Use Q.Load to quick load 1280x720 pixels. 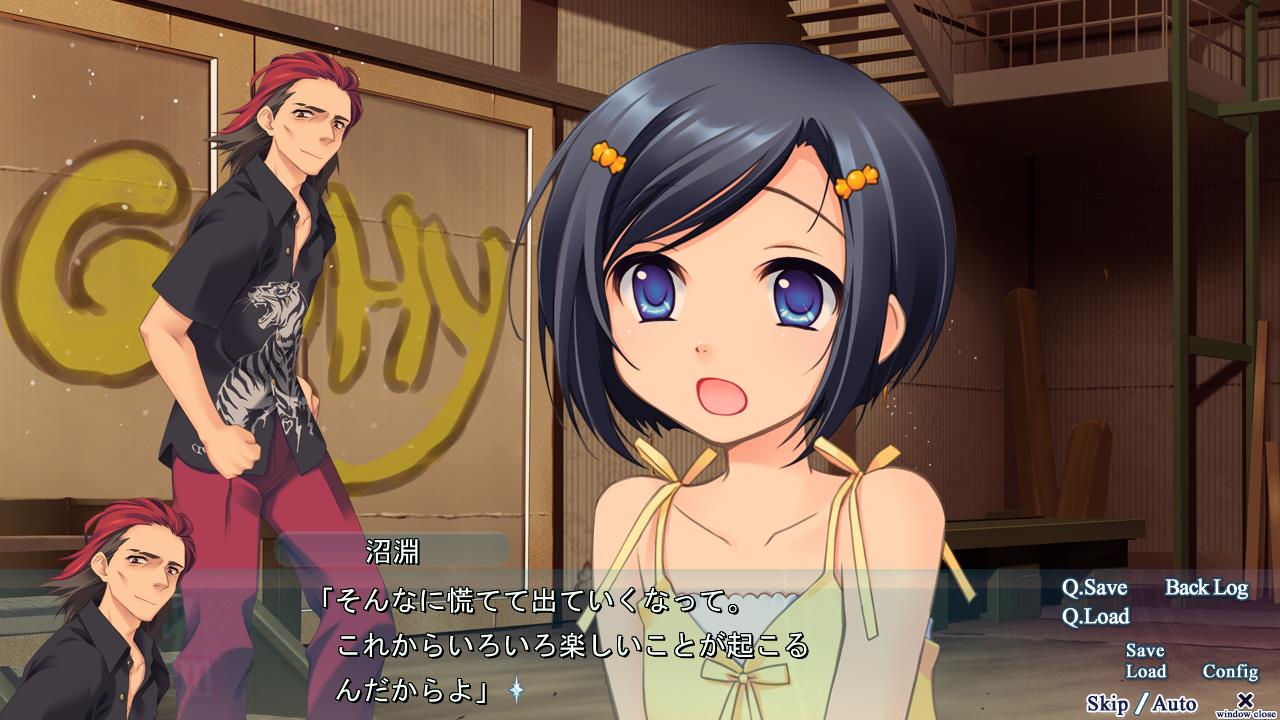pyautogui.click(x=1095, y=616)
